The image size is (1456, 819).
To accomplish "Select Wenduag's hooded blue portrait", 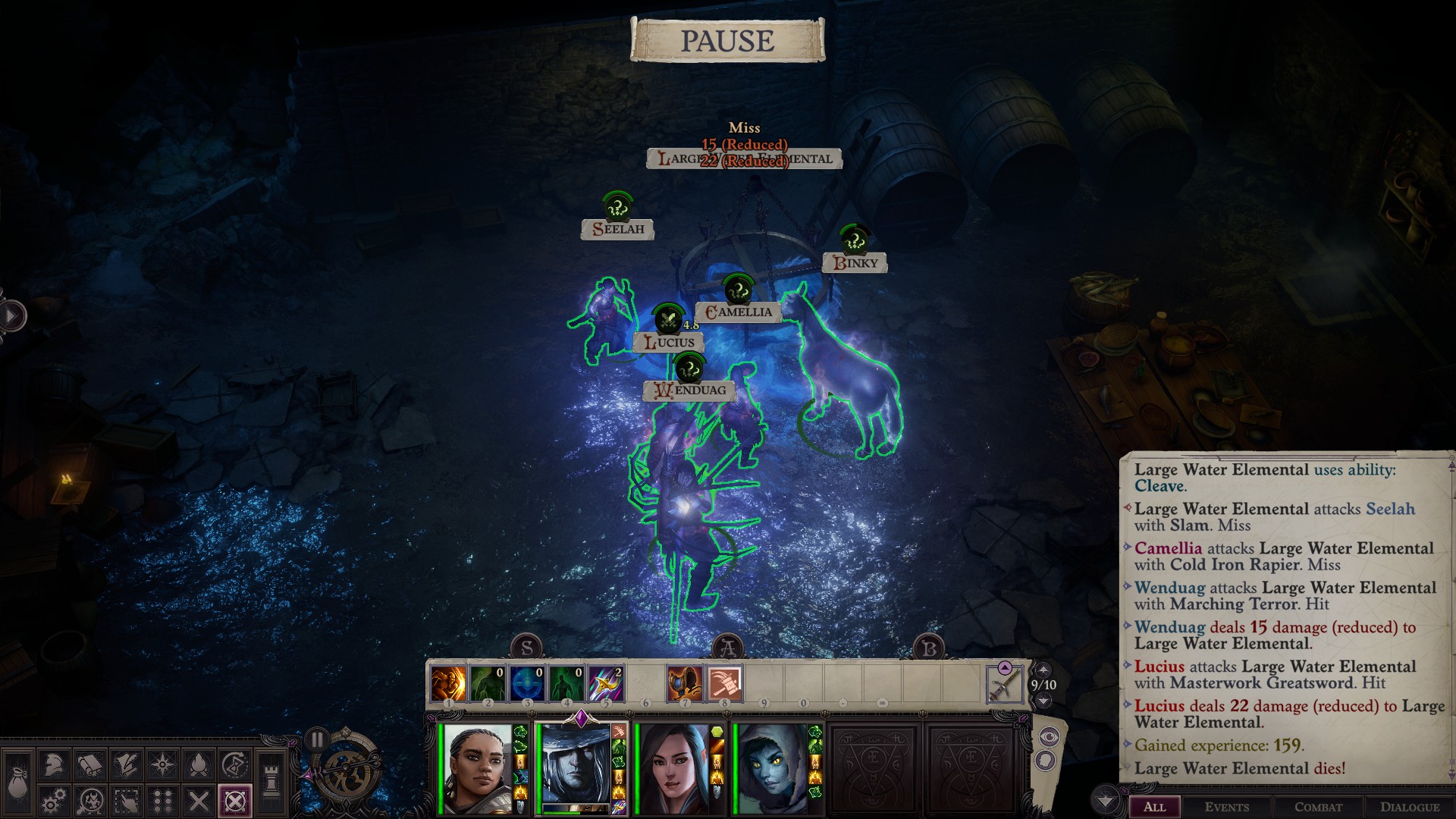I will [772, 767].
